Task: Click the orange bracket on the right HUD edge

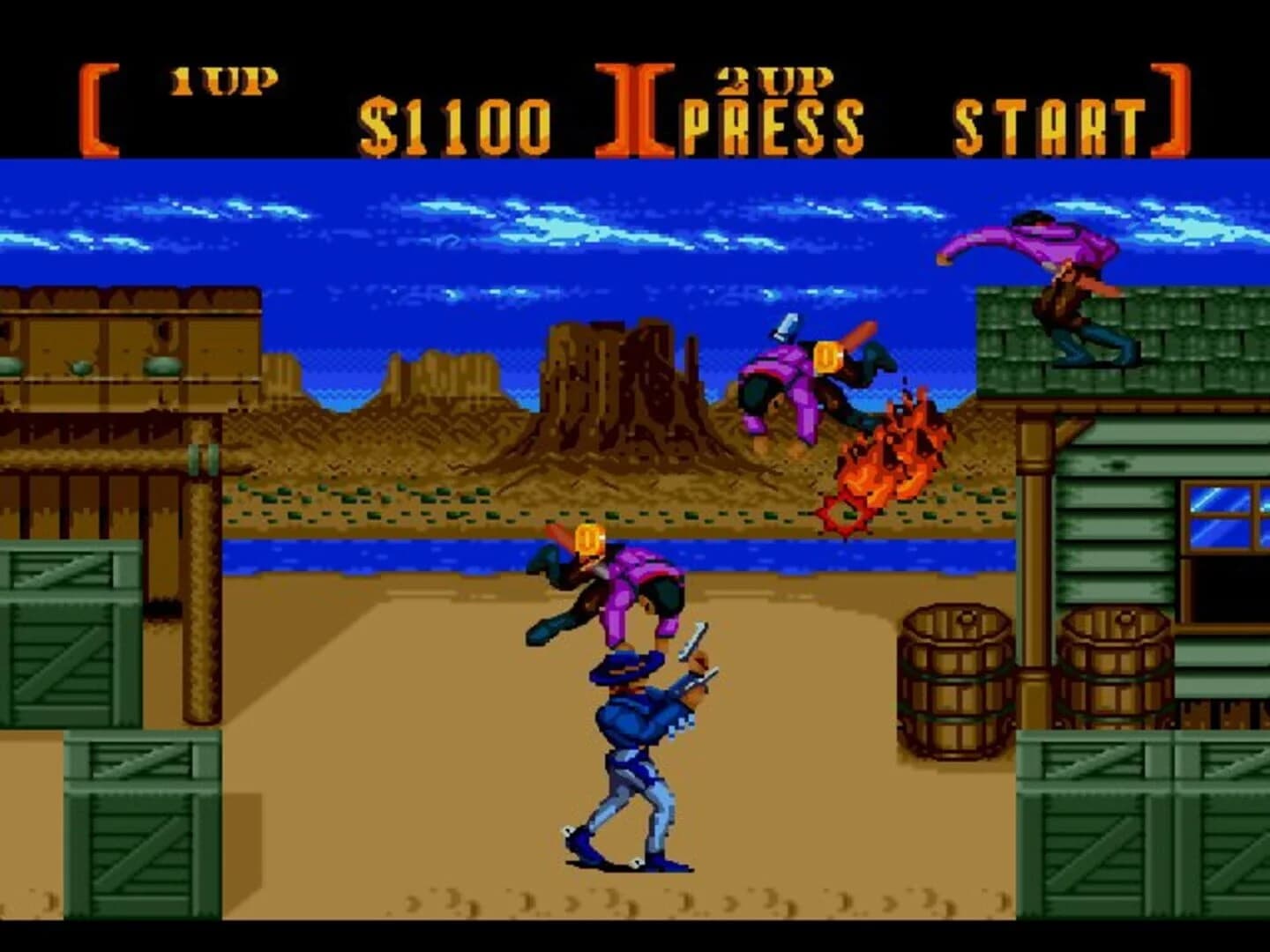Action: 1169,106
